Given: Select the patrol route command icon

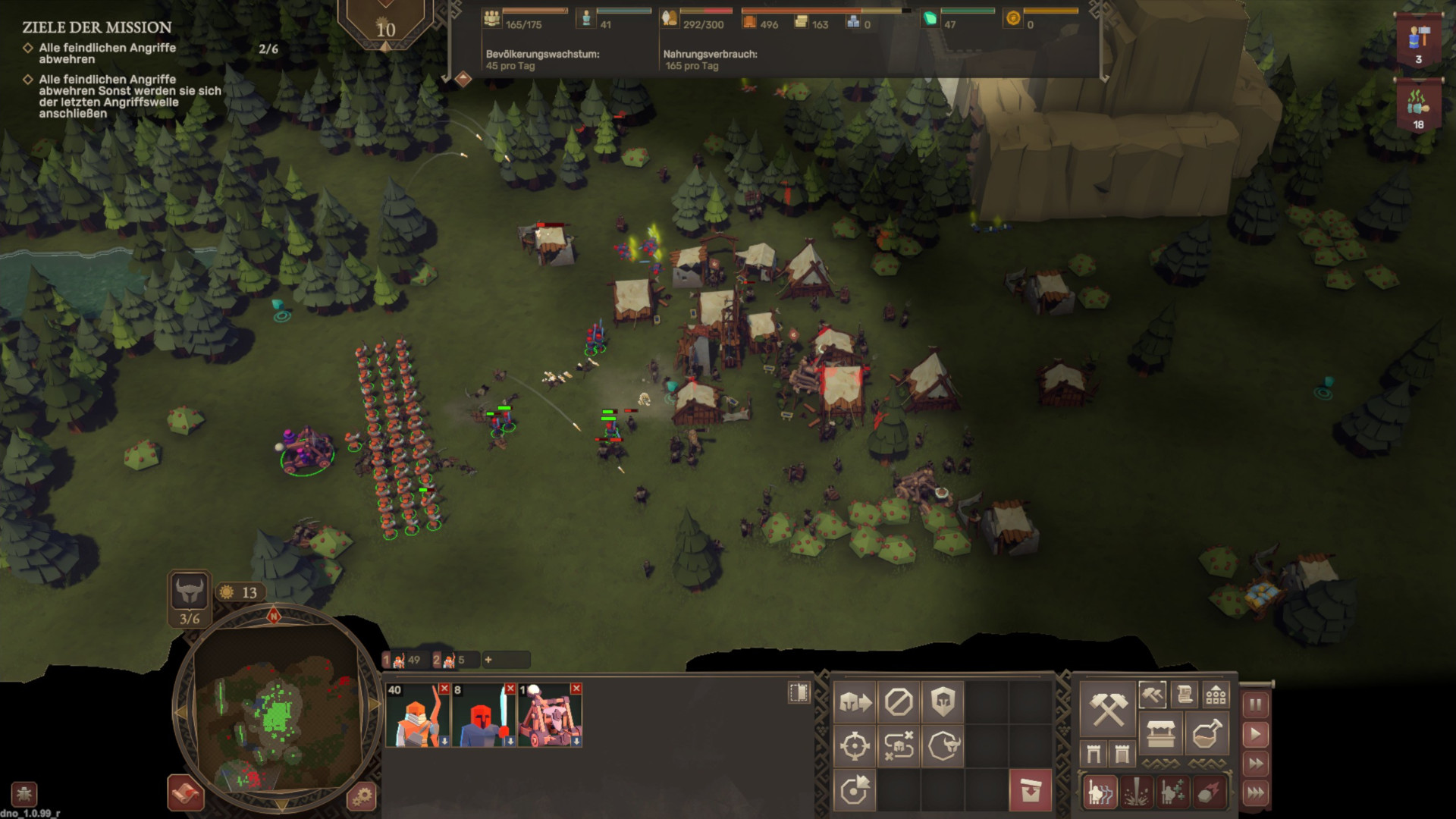Looking at the screenshot, I should pyautogui.click(x=899, y=746).
